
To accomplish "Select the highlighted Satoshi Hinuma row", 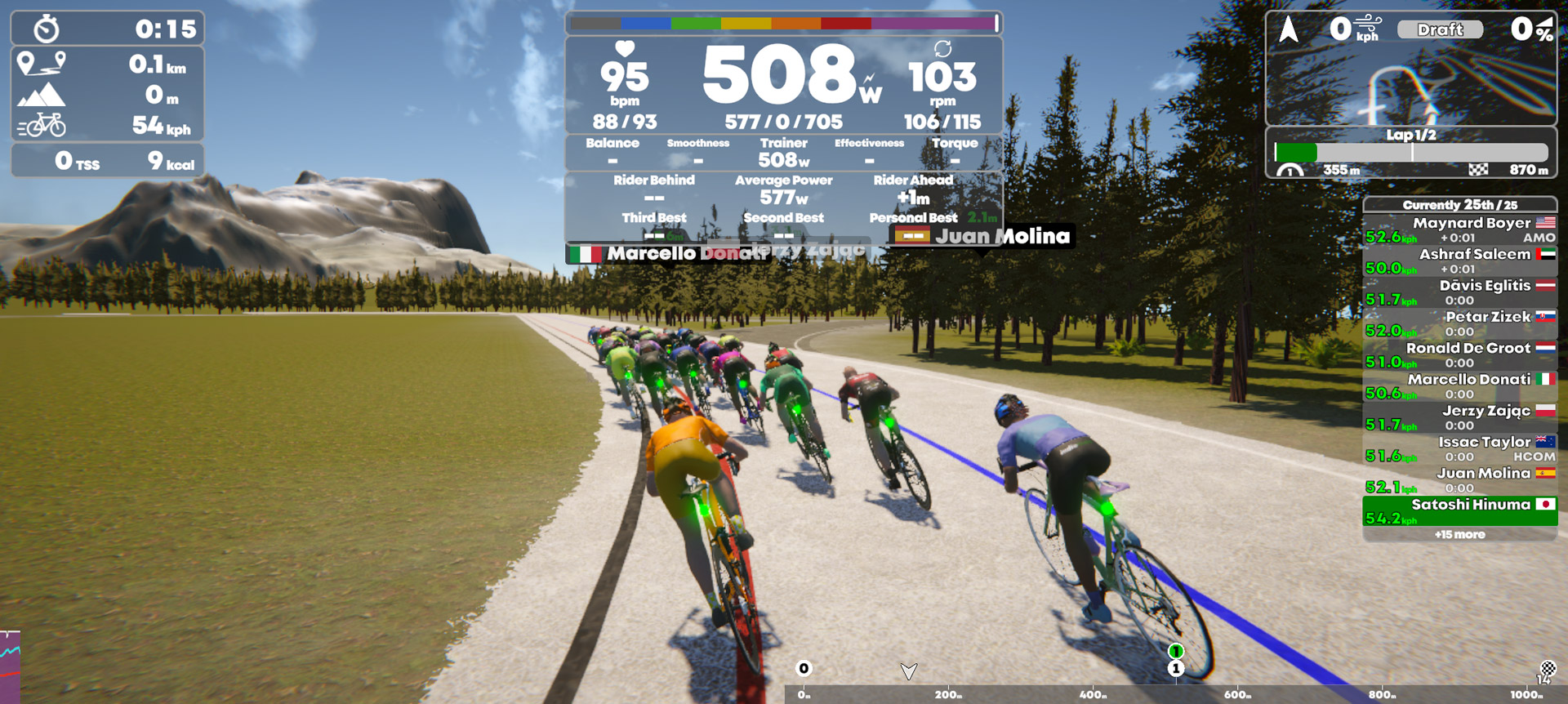I will [x=1460, y=511].
